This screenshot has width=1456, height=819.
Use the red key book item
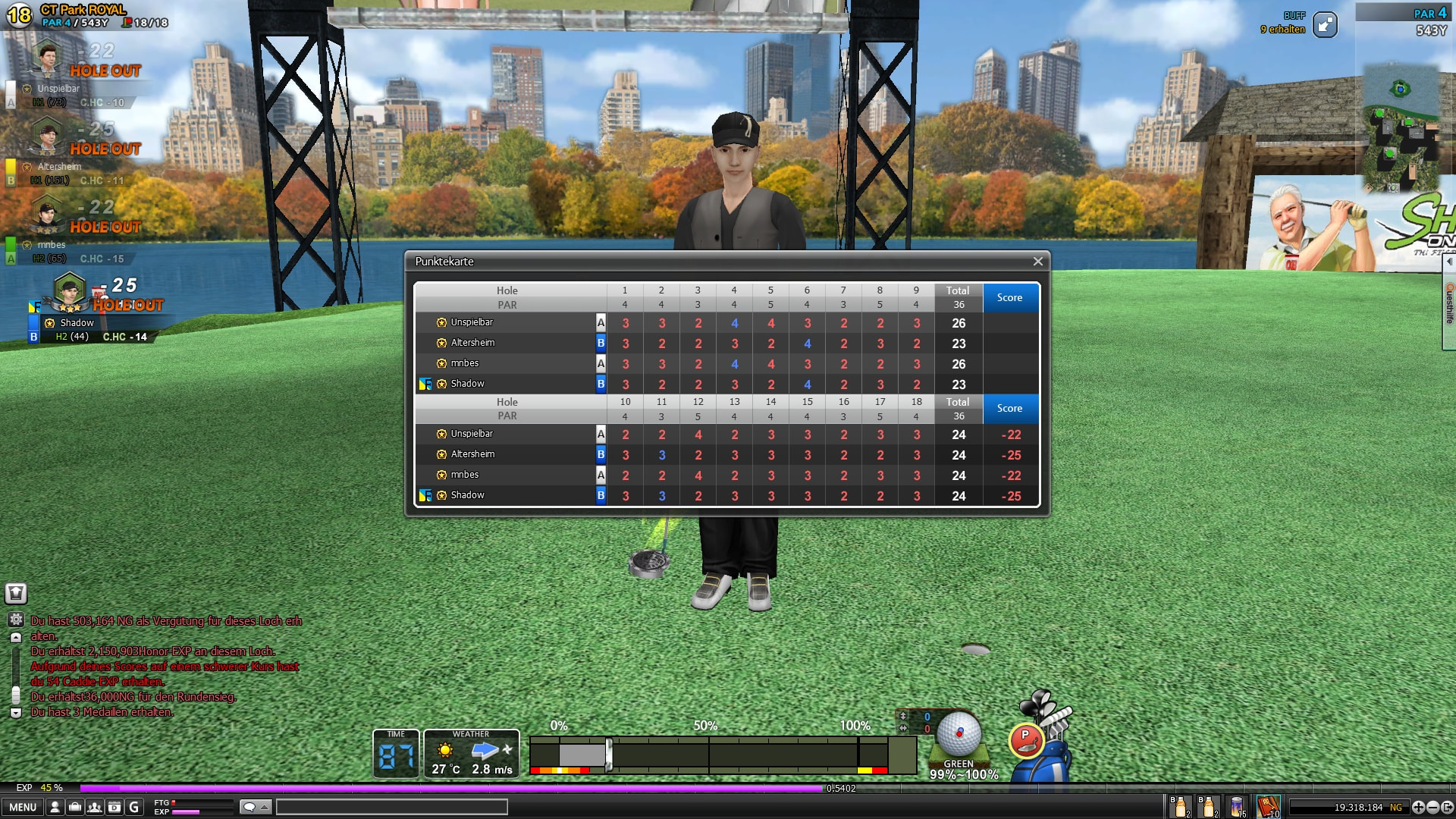pyautogui.click(x=1268, y=807)
